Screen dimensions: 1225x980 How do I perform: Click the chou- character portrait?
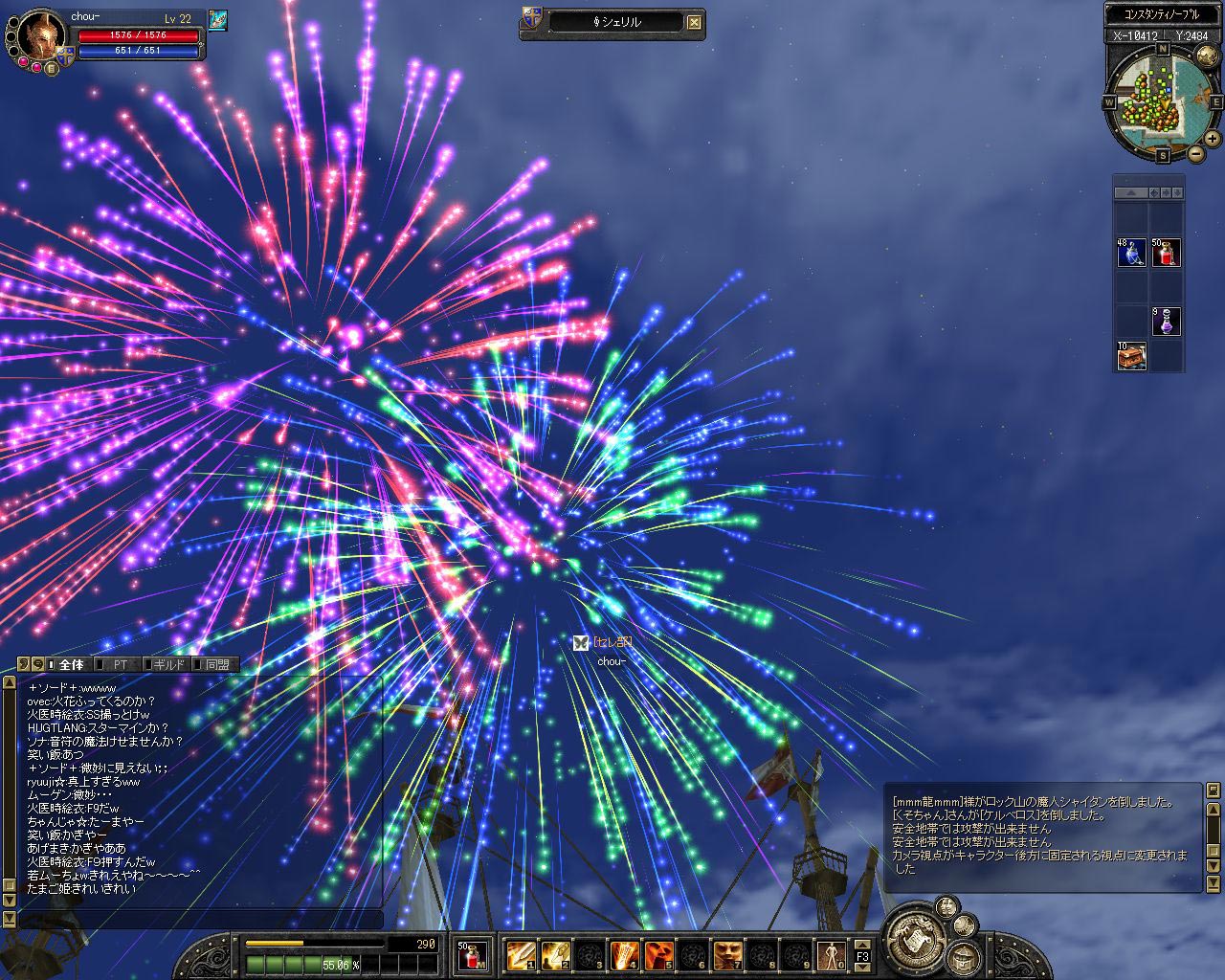pos(40,36)
